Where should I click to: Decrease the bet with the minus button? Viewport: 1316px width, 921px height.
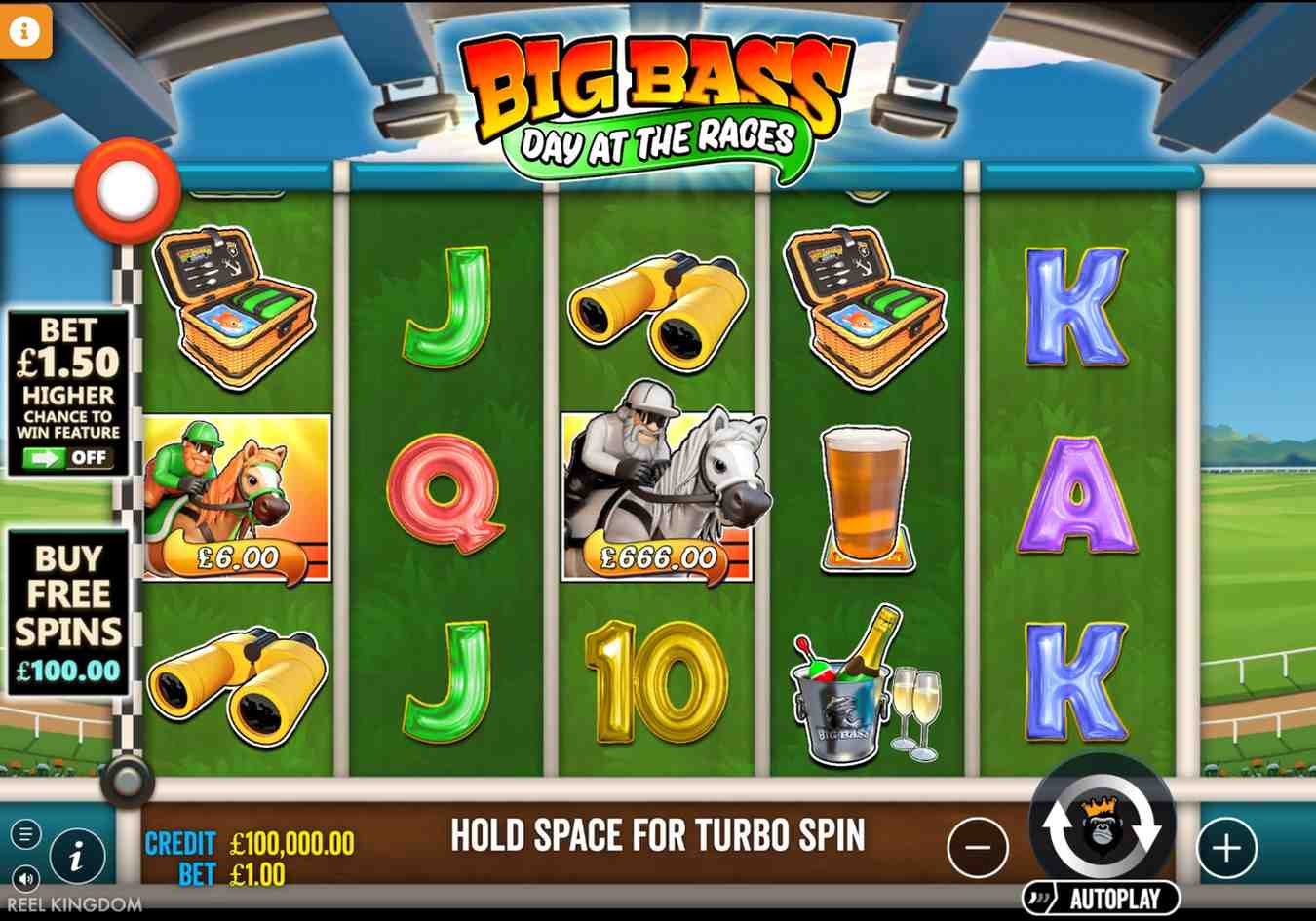point(978,846)
